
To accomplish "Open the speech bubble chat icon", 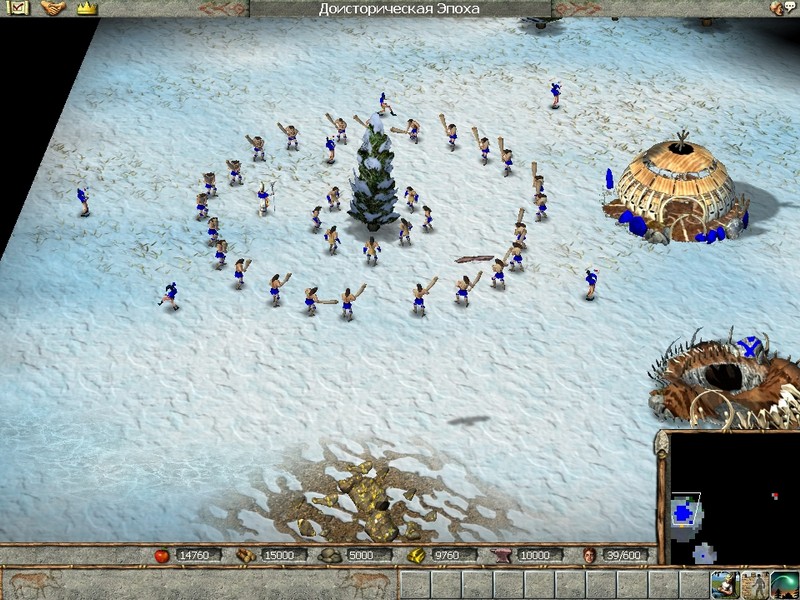I will click(x=791, y=8).
